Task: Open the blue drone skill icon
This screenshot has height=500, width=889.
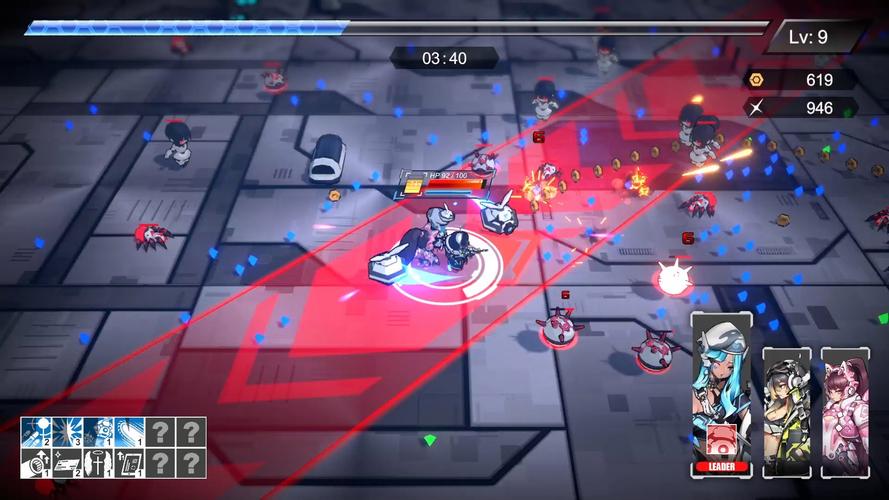Action: pyautogui.click(x=98, y=432)
